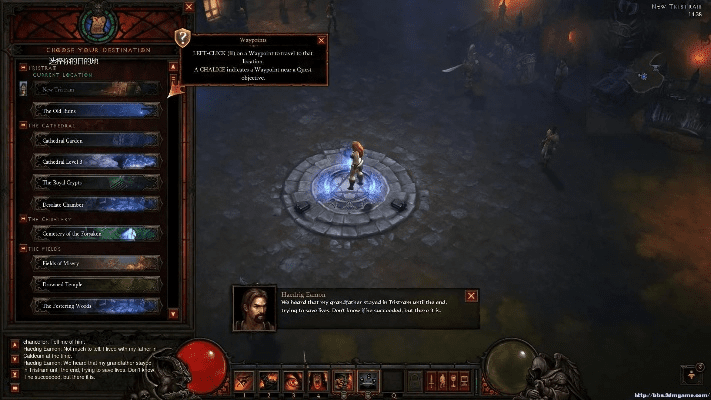
Task: Collapse The Cathedral waypoint group
Action: point(22,126)
